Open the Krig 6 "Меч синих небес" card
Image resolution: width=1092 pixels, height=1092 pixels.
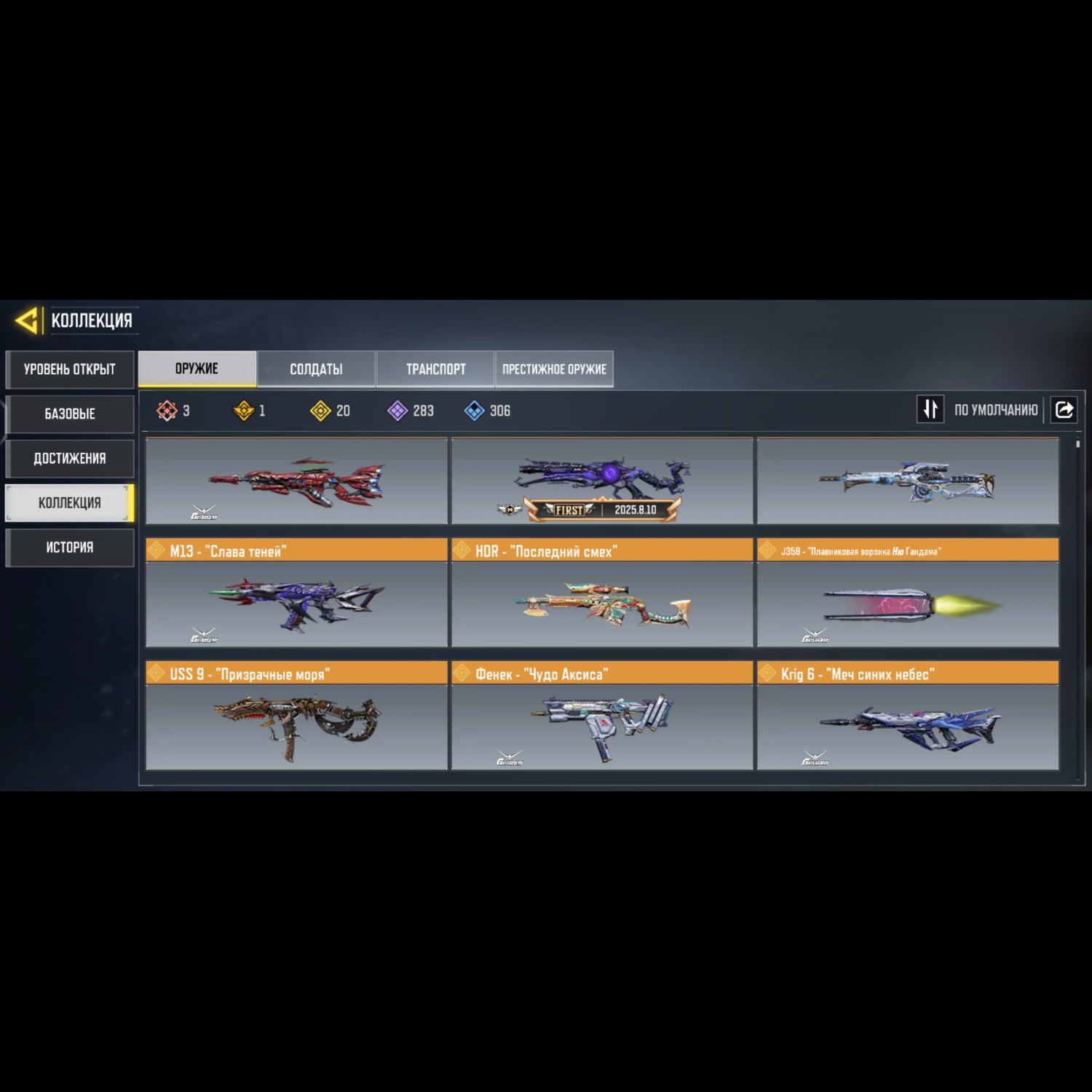908,726
